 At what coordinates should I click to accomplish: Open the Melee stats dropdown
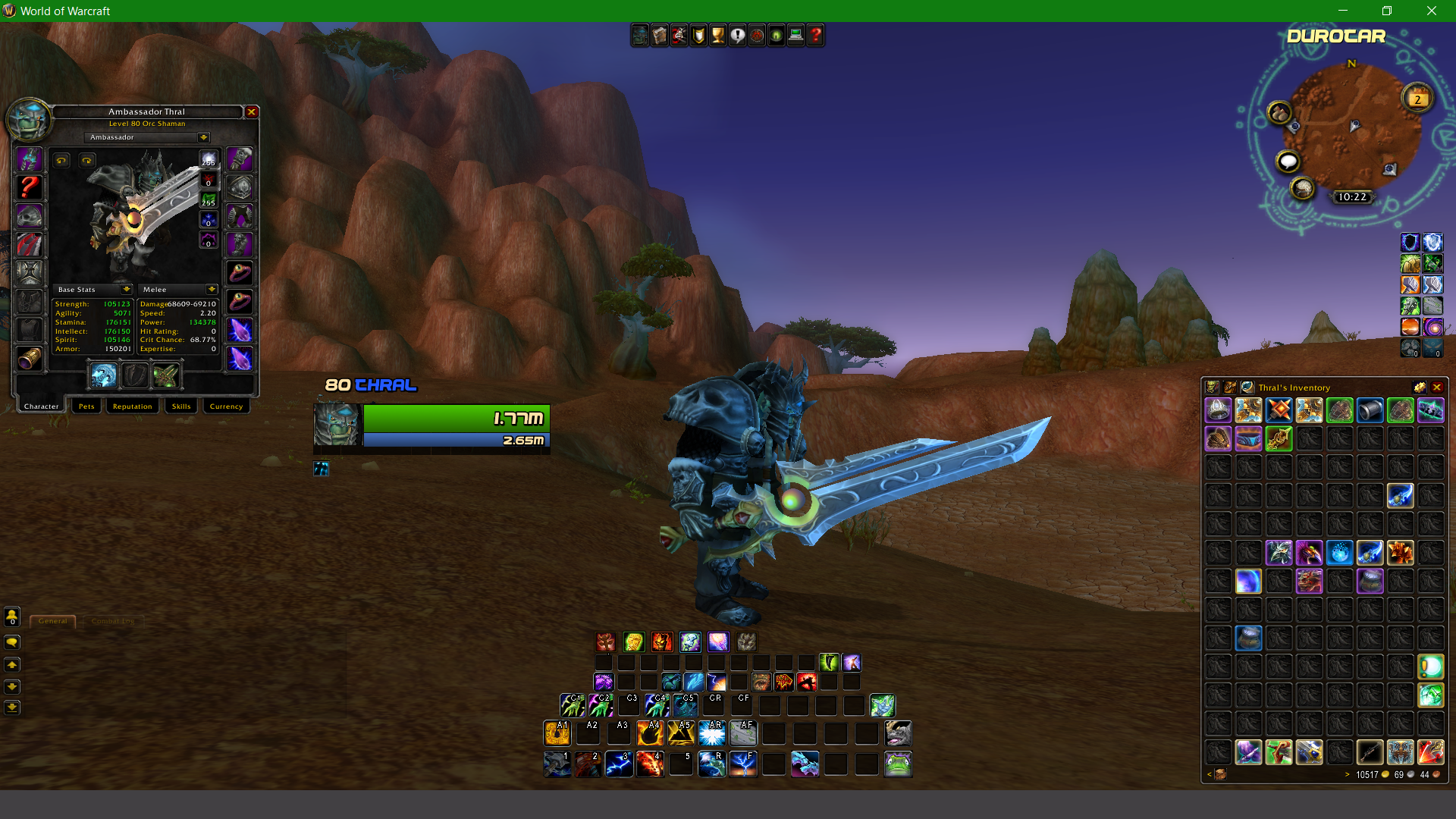[211, 290]
